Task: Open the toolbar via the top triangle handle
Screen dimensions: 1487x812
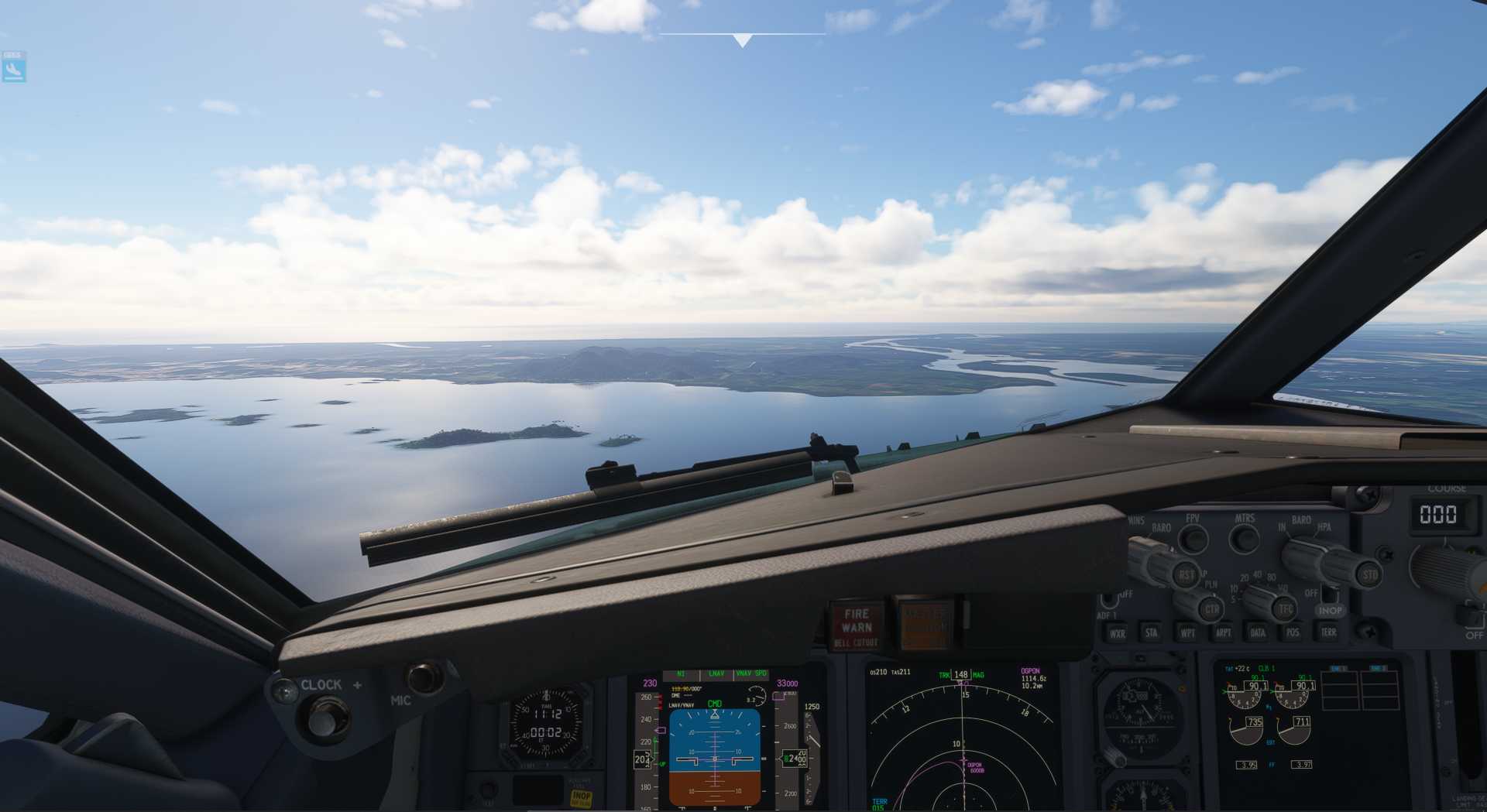Action: [x=742, y=40]
